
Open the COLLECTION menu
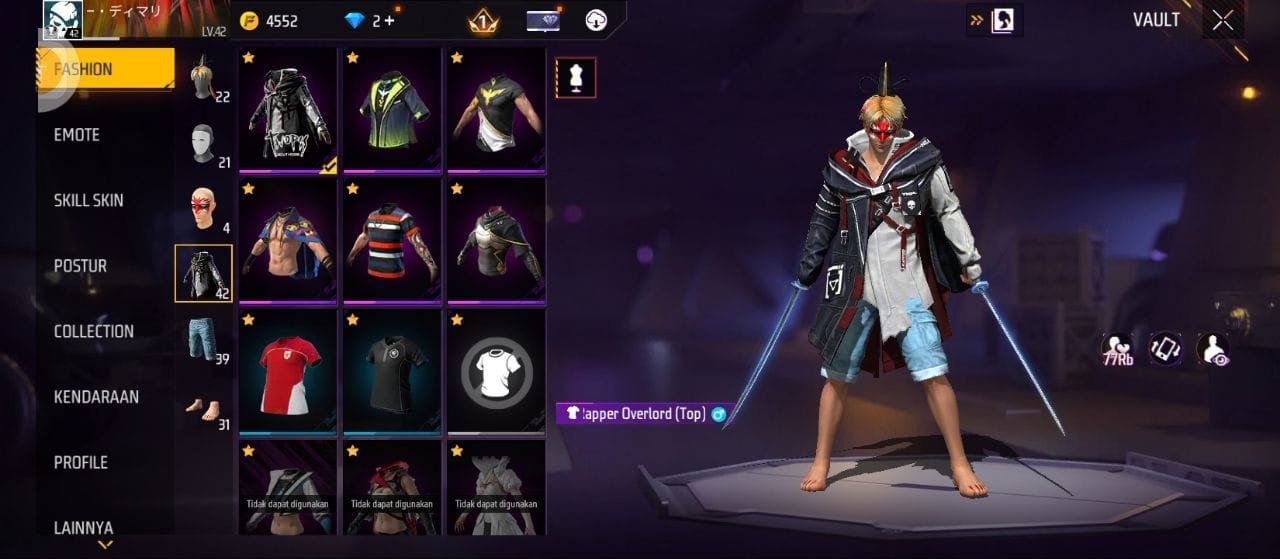click(94, 332)
